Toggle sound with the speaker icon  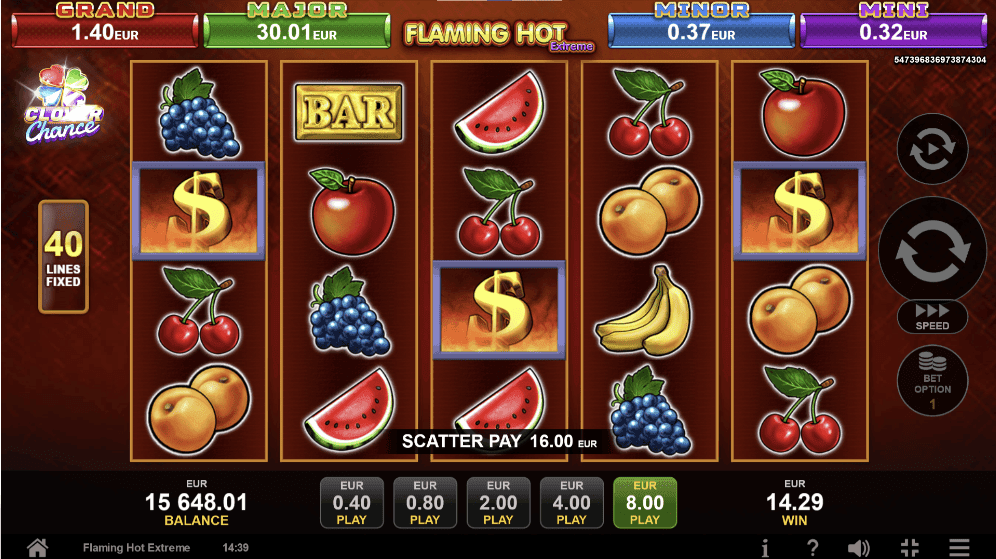(859, 547)
